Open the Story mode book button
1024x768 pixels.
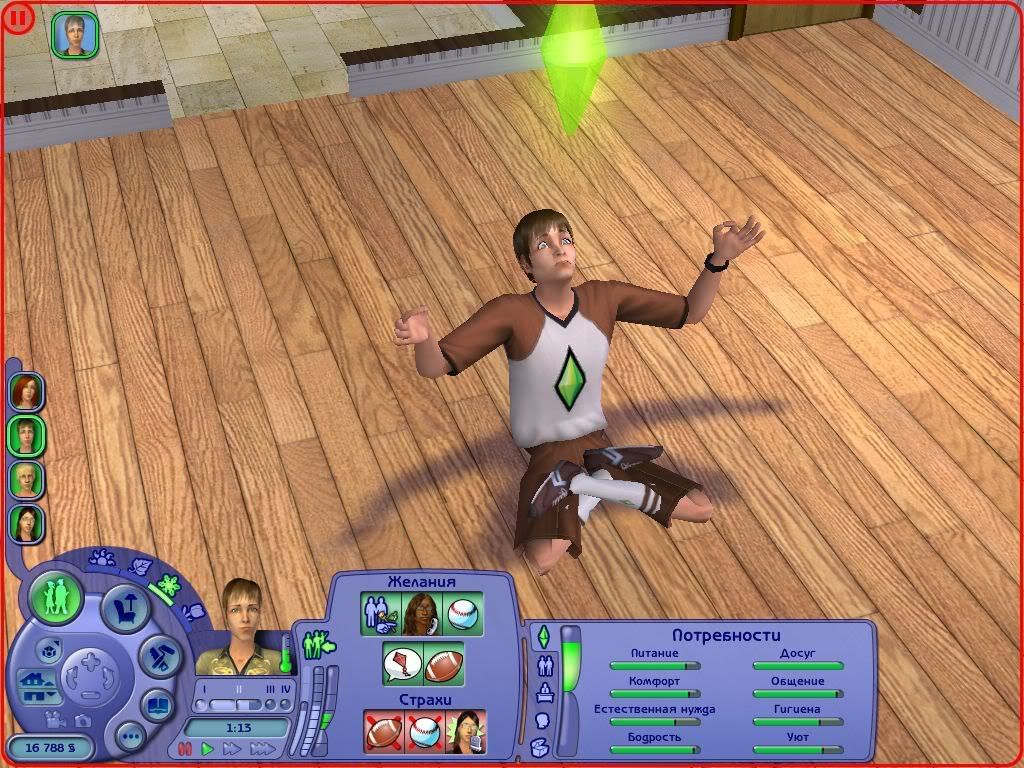(157, 706)
